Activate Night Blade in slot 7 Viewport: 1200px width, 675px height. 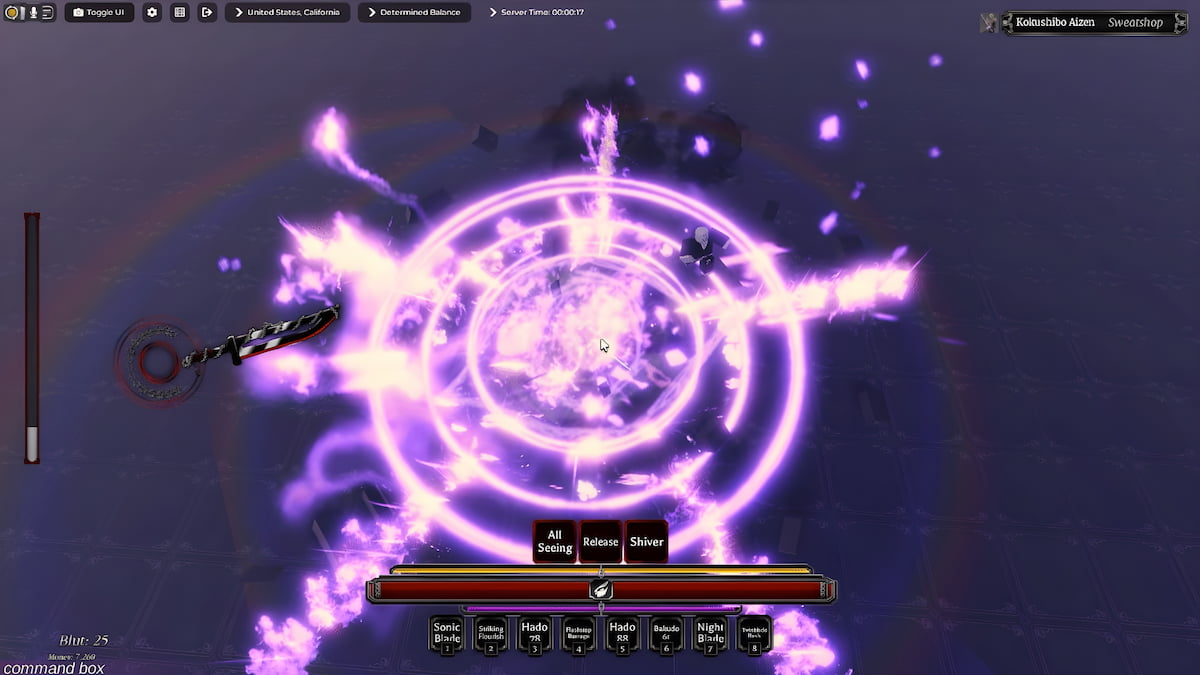click(x=710, y=634)
